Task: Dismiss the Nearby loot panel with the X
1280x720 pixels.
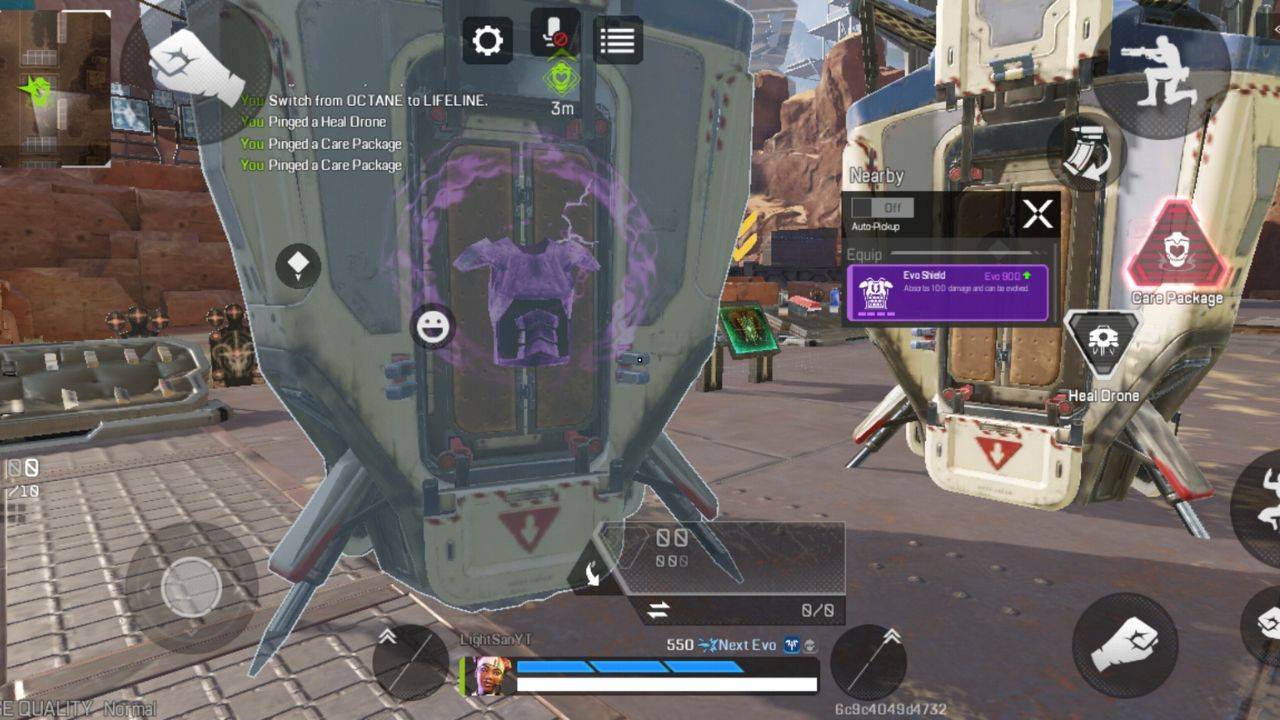Action: 1038,213
